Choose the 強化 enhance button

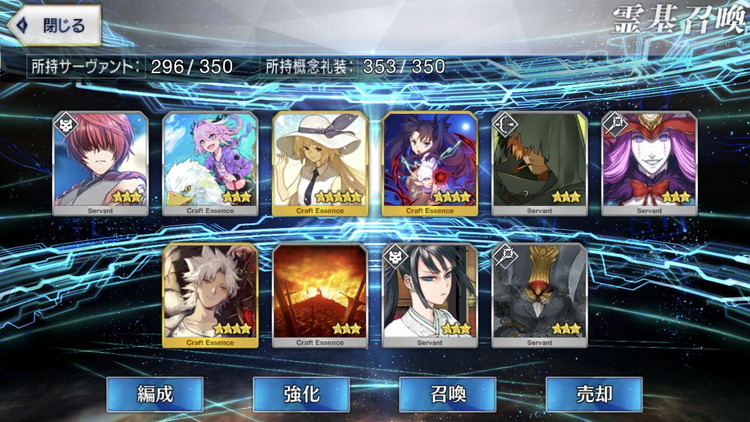301,394
